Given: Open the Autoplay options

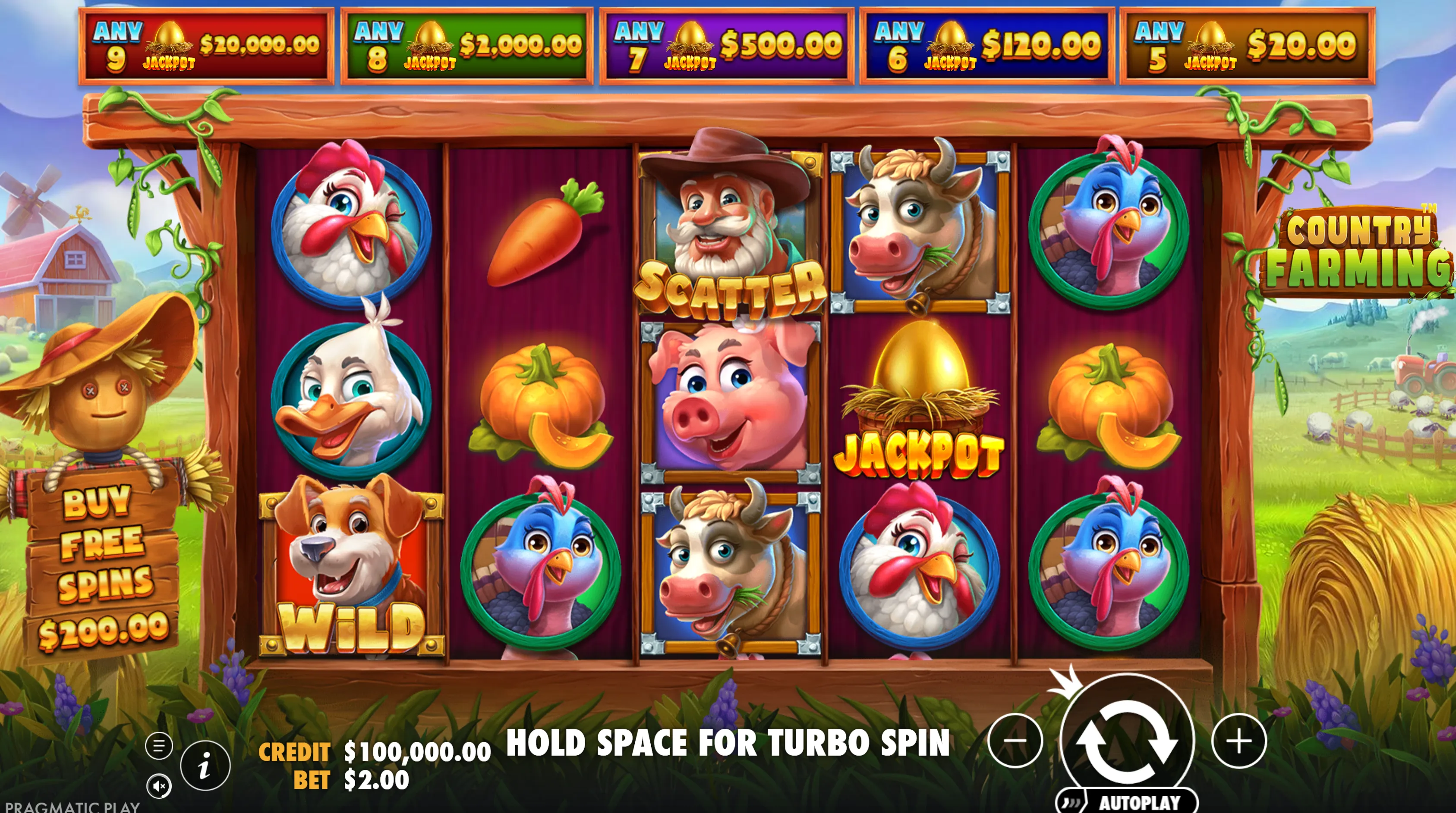Looking at the screenshot, I should pyautogui.click(x=1126, y=801).
